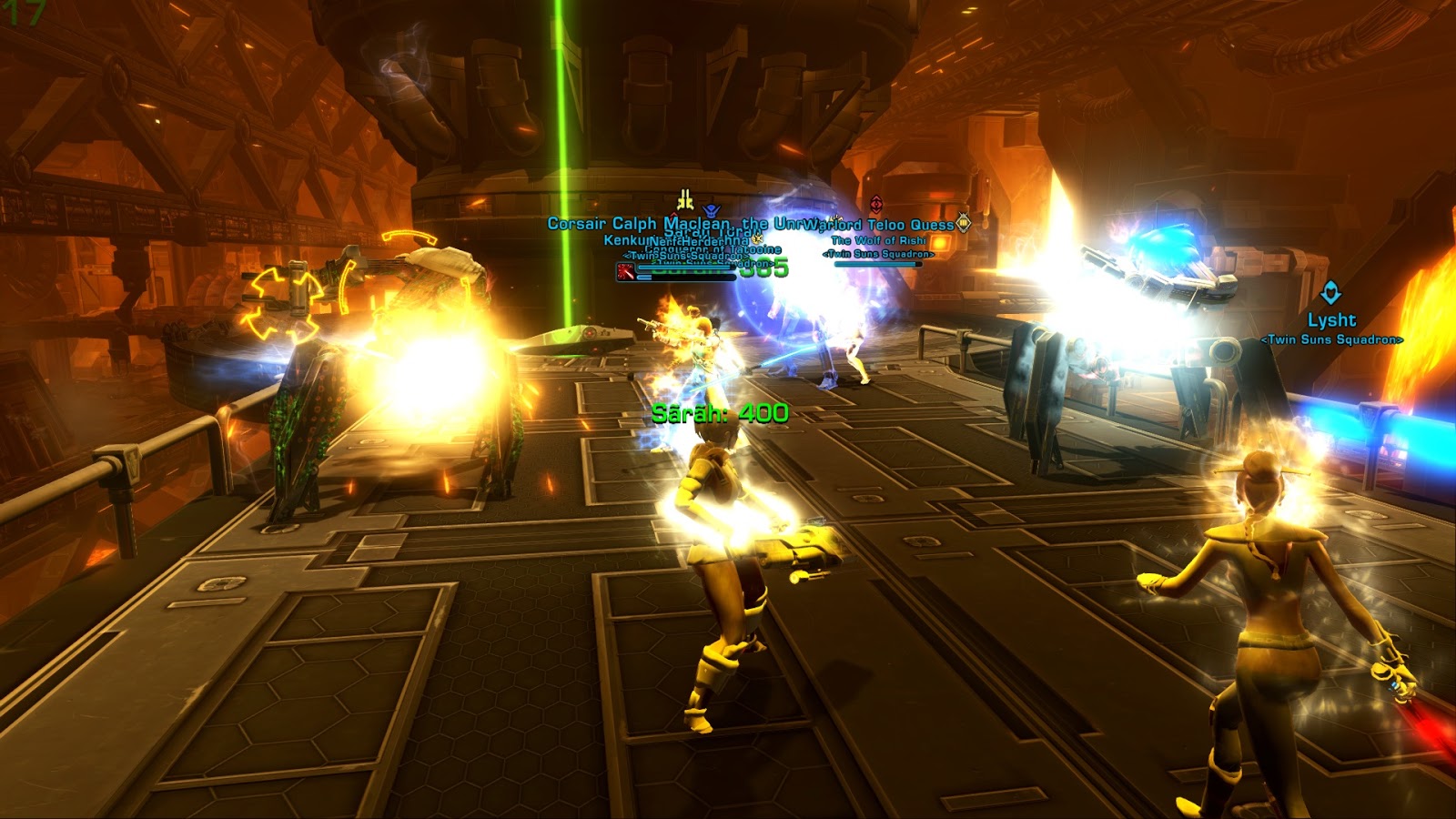The image size is (1456, 819).
Task: Click Lysht's name label to target them
Action: (1330, 320)
